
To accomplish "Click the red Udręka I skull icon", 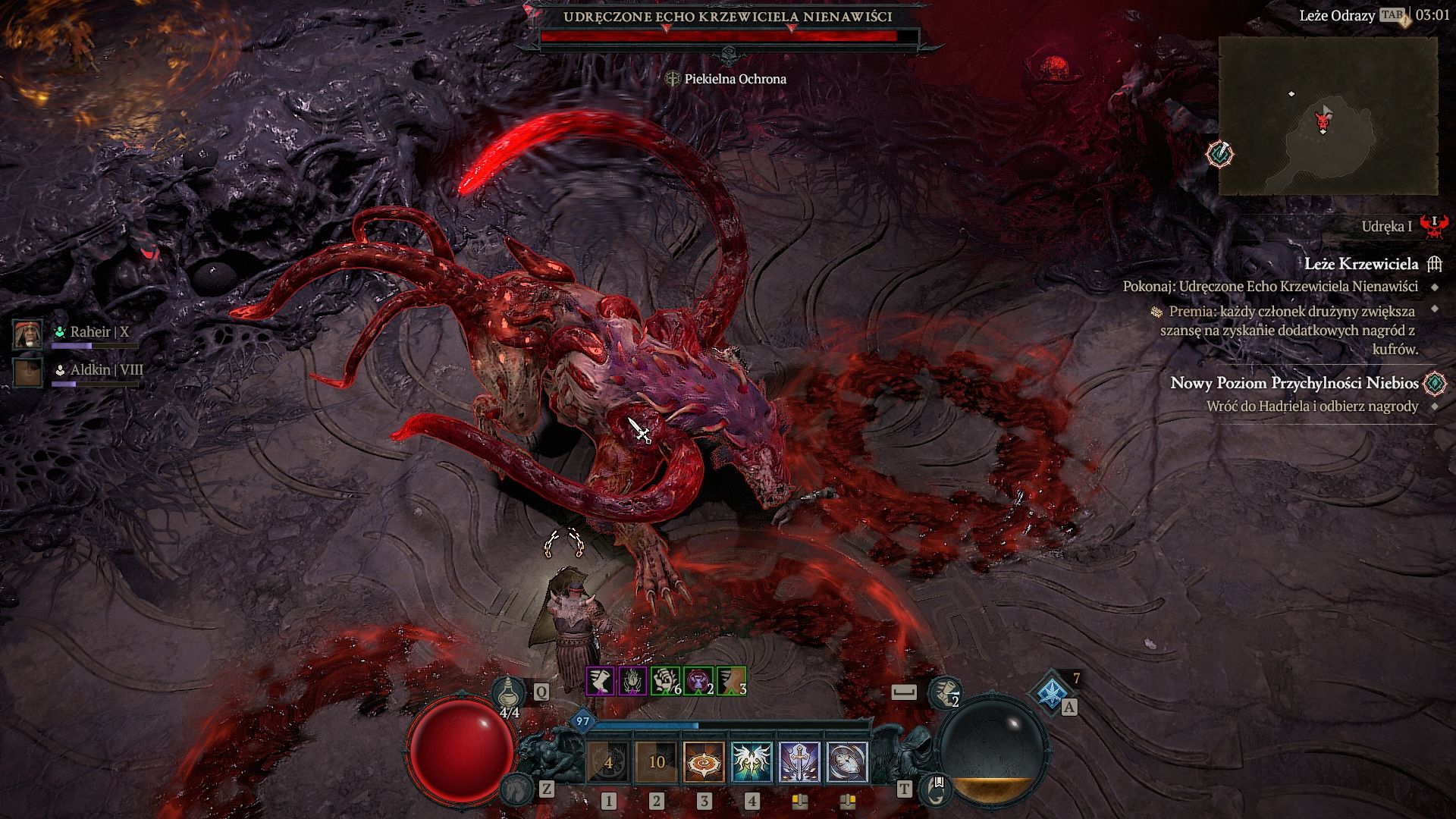I will pos(1433,225).
